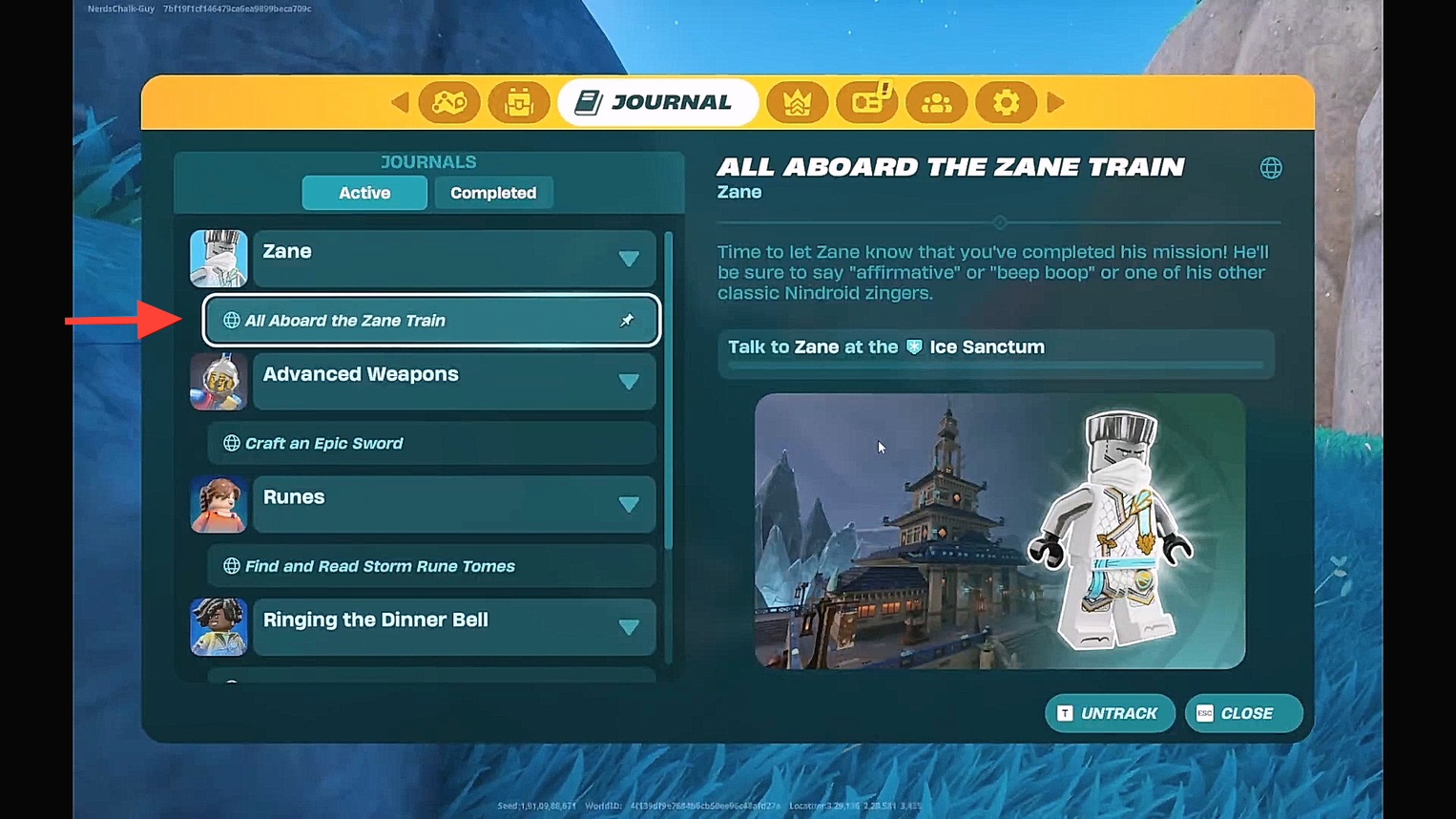Image resolution: width=1456 pixels, height=819 pixels.
Task: Select the Journal tab
Action: [x=657, y=102]
